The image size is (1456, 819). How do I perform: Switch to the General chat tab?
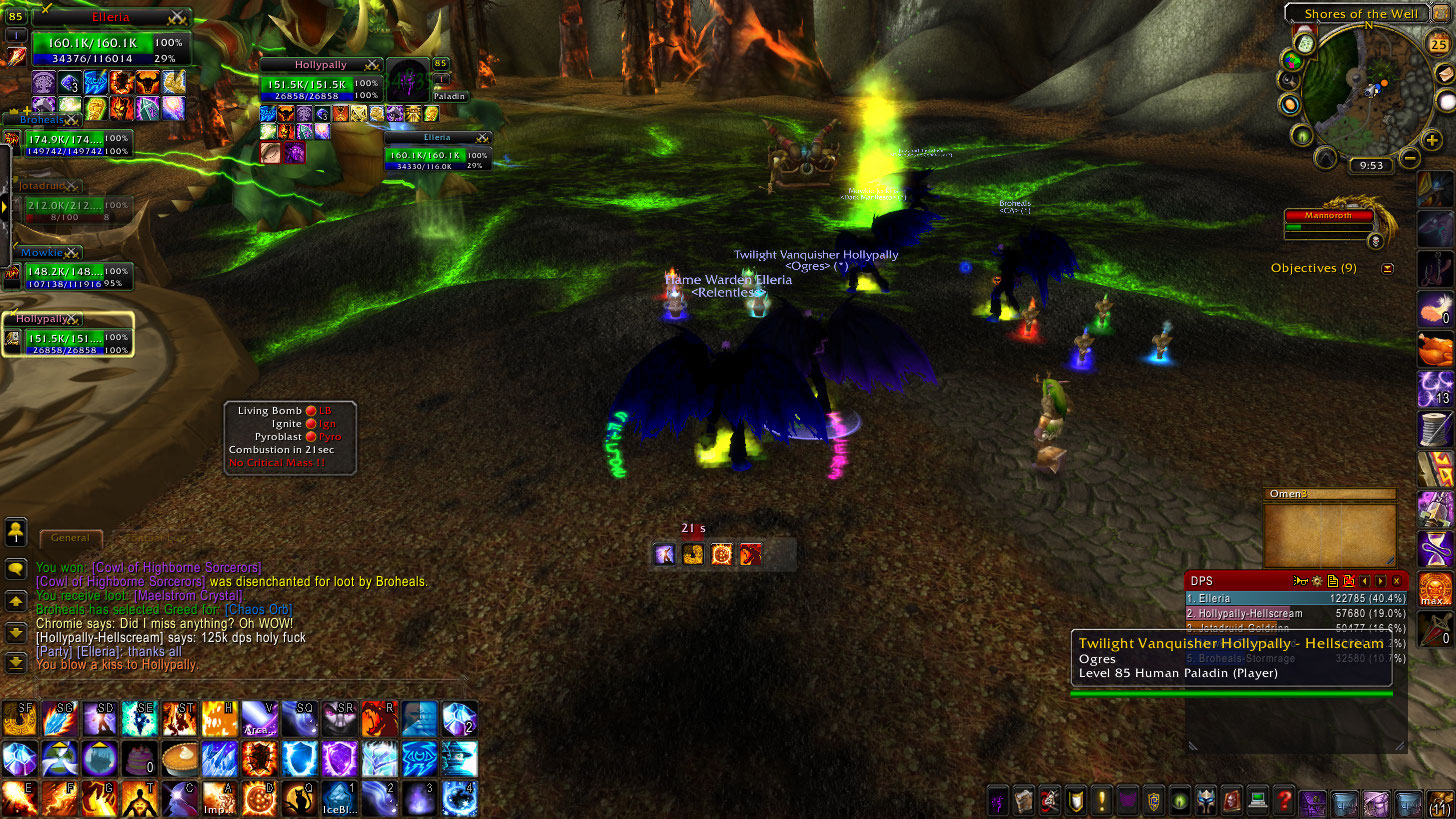[x=70, y=538]
